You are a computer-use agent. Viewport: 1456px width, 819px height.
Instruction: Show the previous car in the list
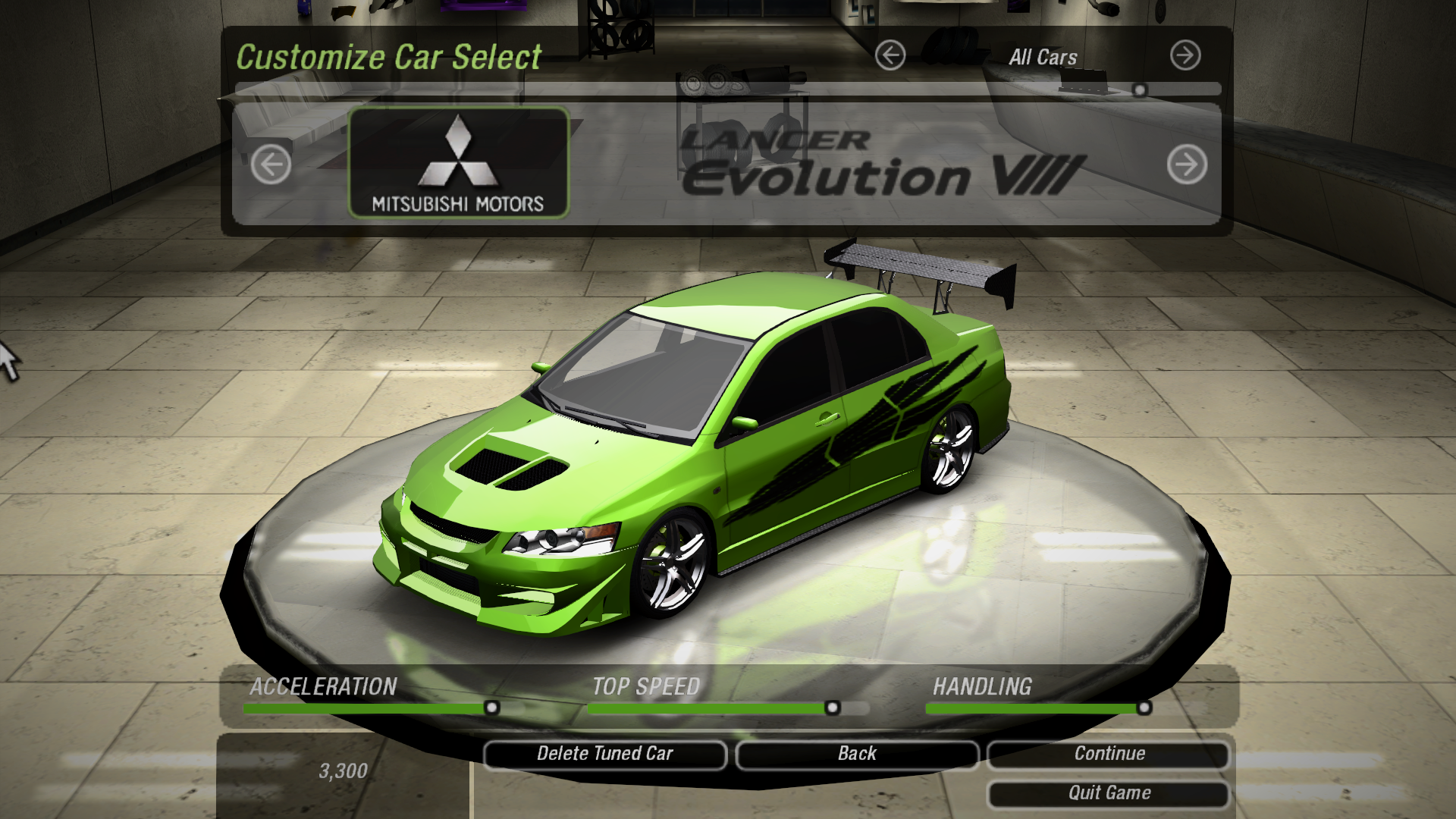tap(271, 165)
